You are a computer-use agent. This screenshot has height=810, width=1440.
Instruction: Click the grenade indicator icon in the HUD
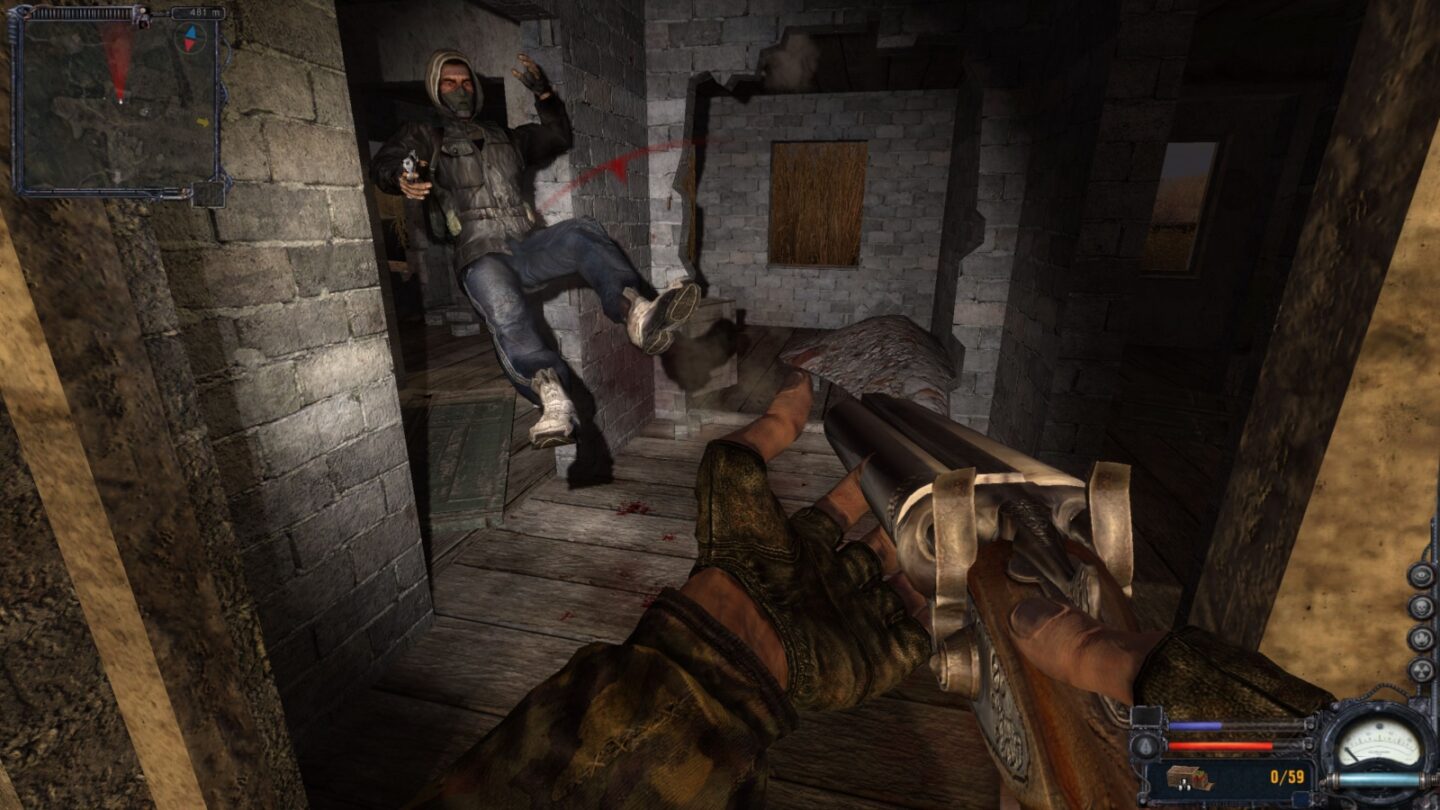tap(1147, 745)
